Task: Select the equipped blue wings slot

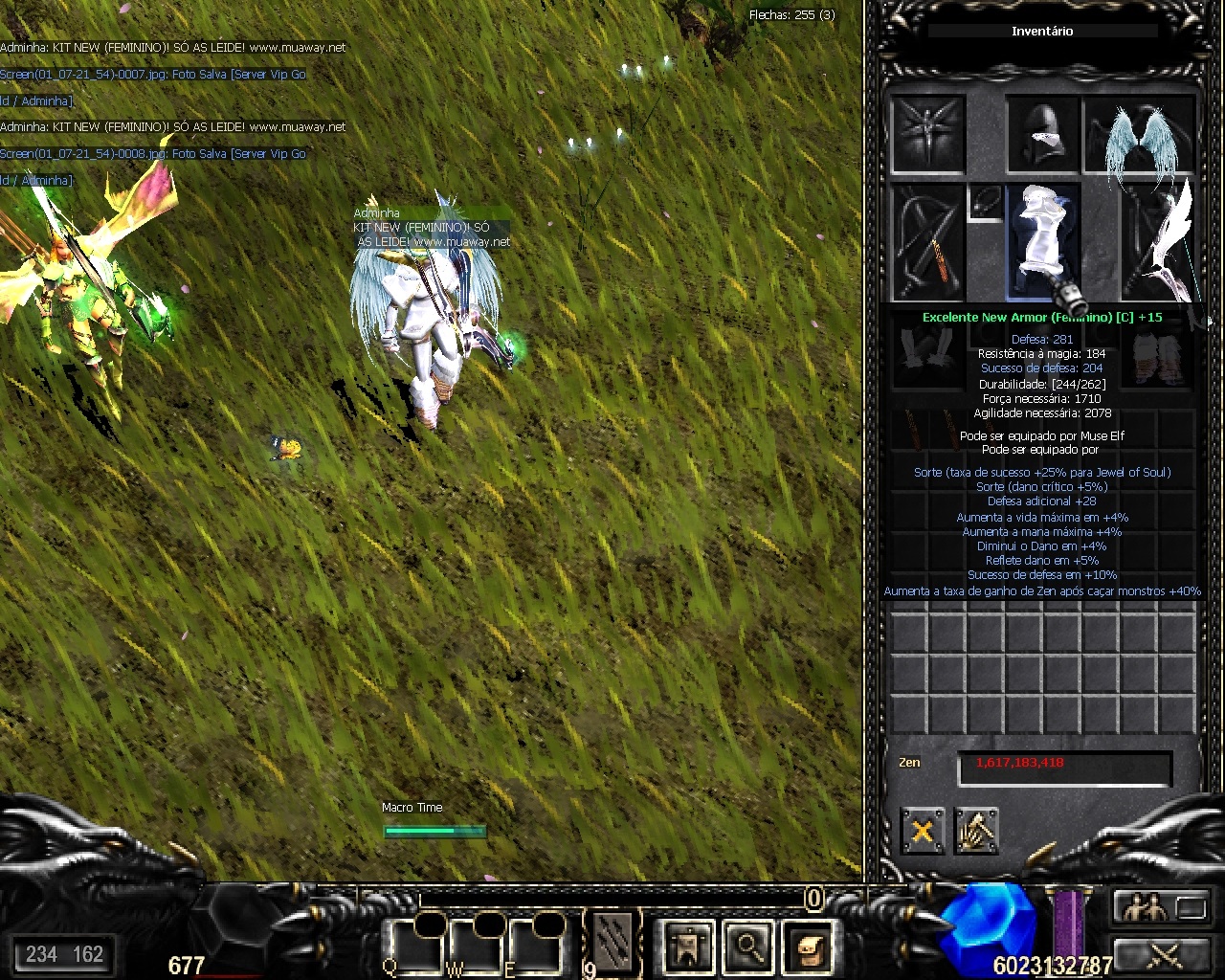Action: [1140, 135]
